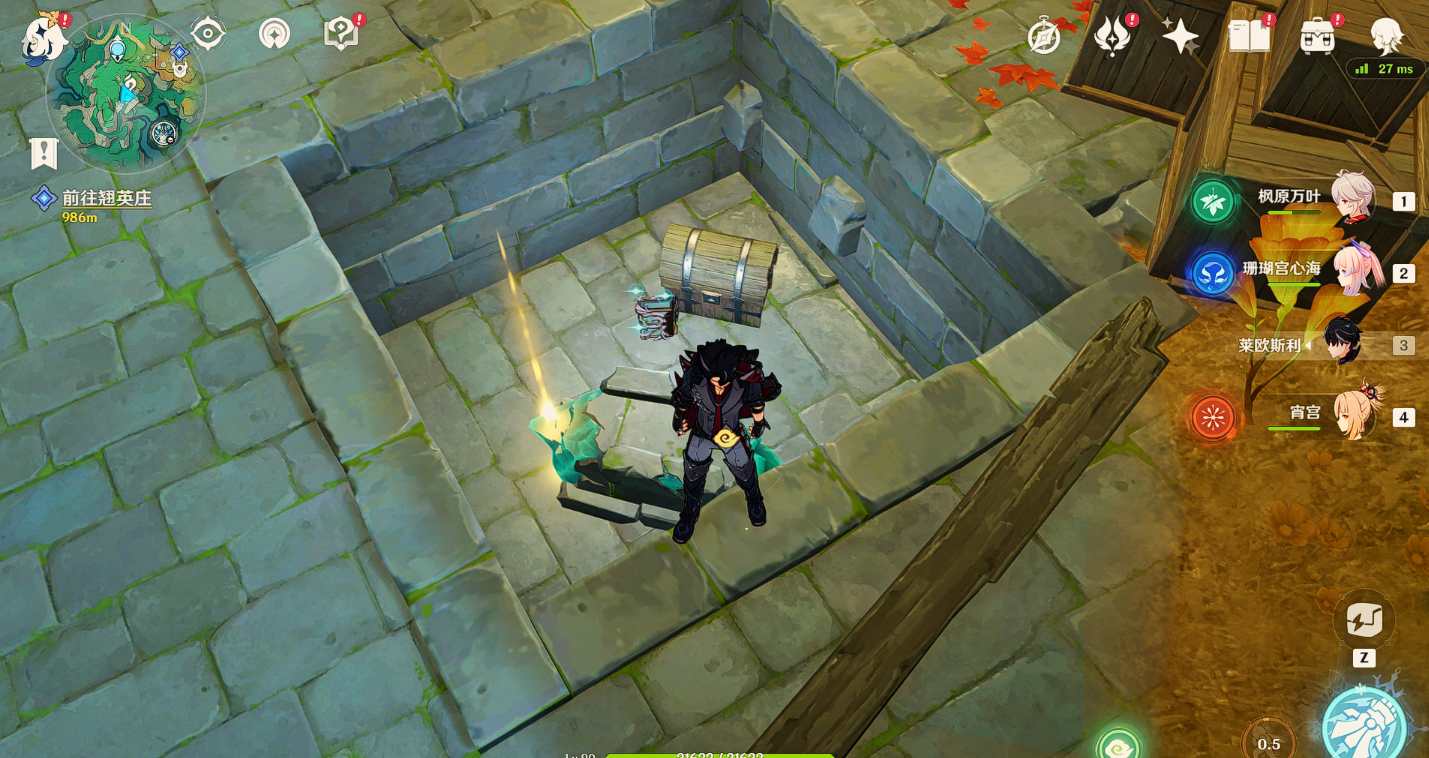
Task: Click the quest banner icon below the minimap
Action: coord(43,153)
